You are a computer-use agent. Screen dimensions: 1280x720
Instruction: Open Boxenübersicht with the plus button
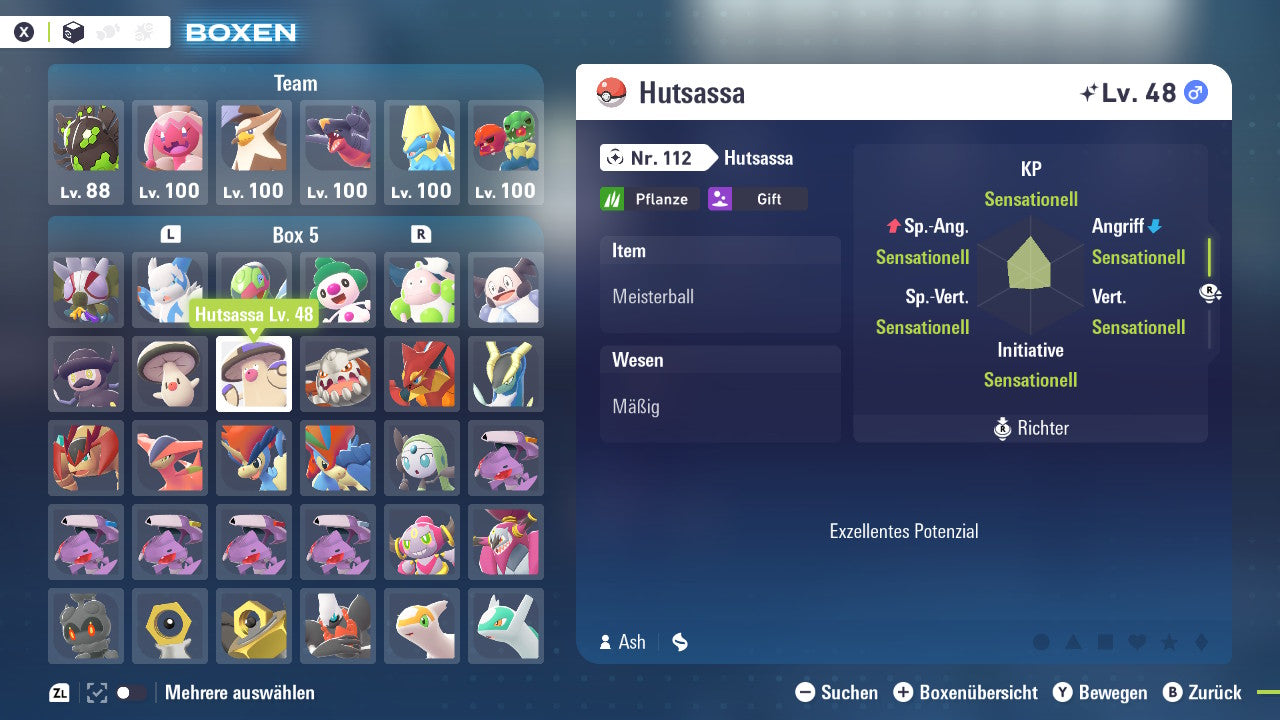(905, 692)
